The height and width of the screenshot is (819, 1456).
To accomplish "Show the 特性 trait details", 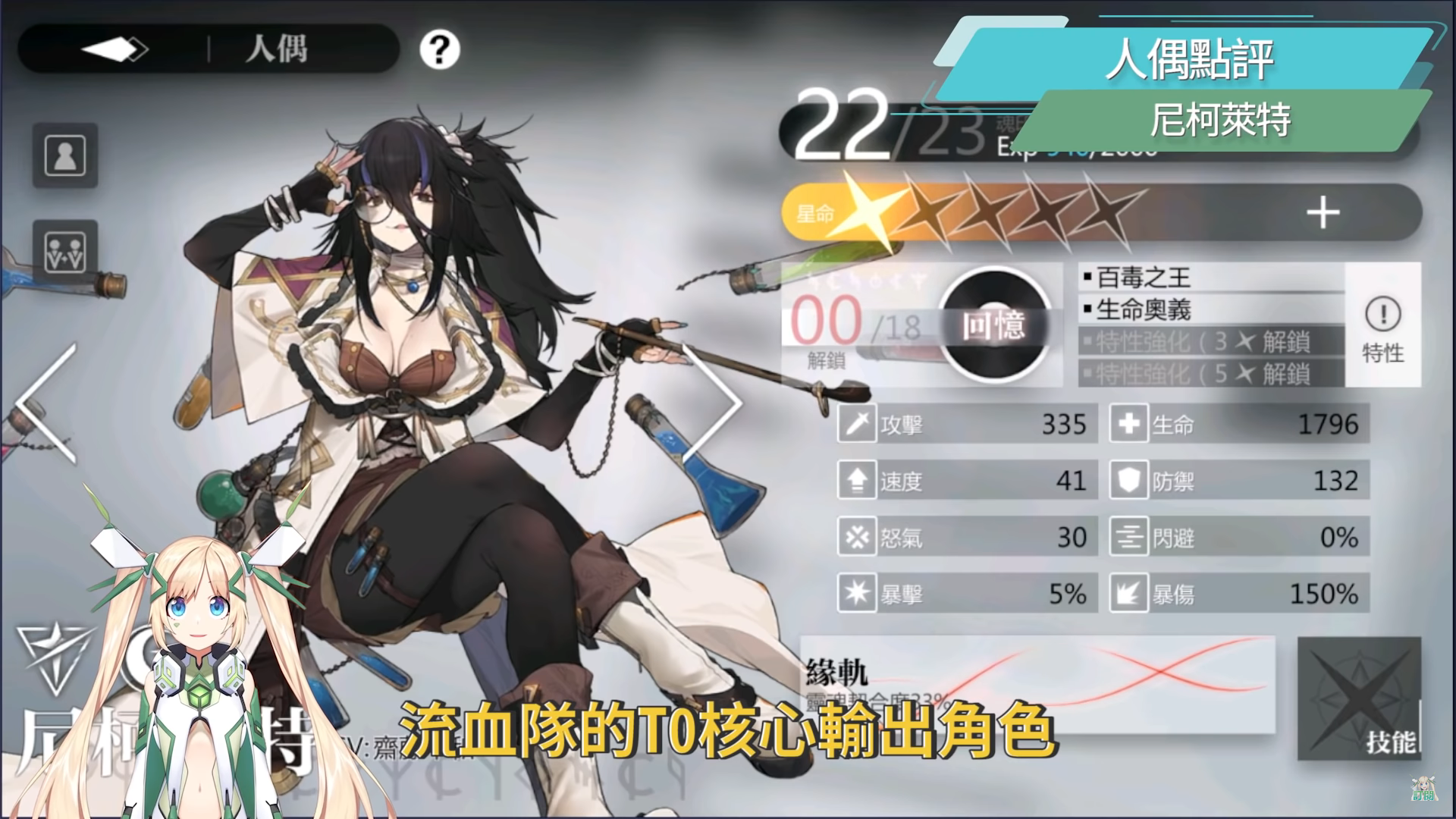I will coord(1382,326).
